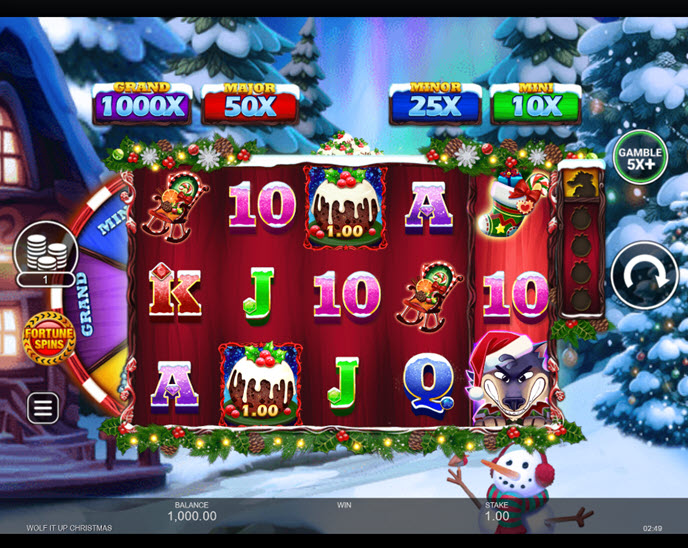Open the hamburger game menu
This screenshot has width=688, height=548.
[42, 407]
